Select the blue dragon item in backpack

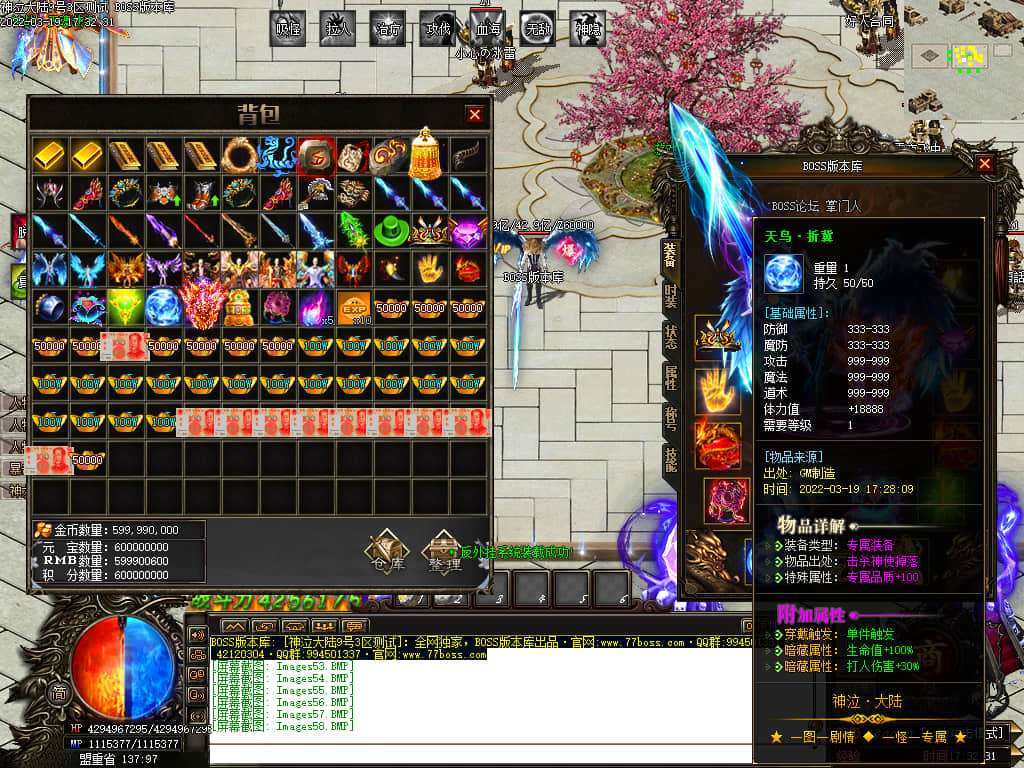[277, 156]
